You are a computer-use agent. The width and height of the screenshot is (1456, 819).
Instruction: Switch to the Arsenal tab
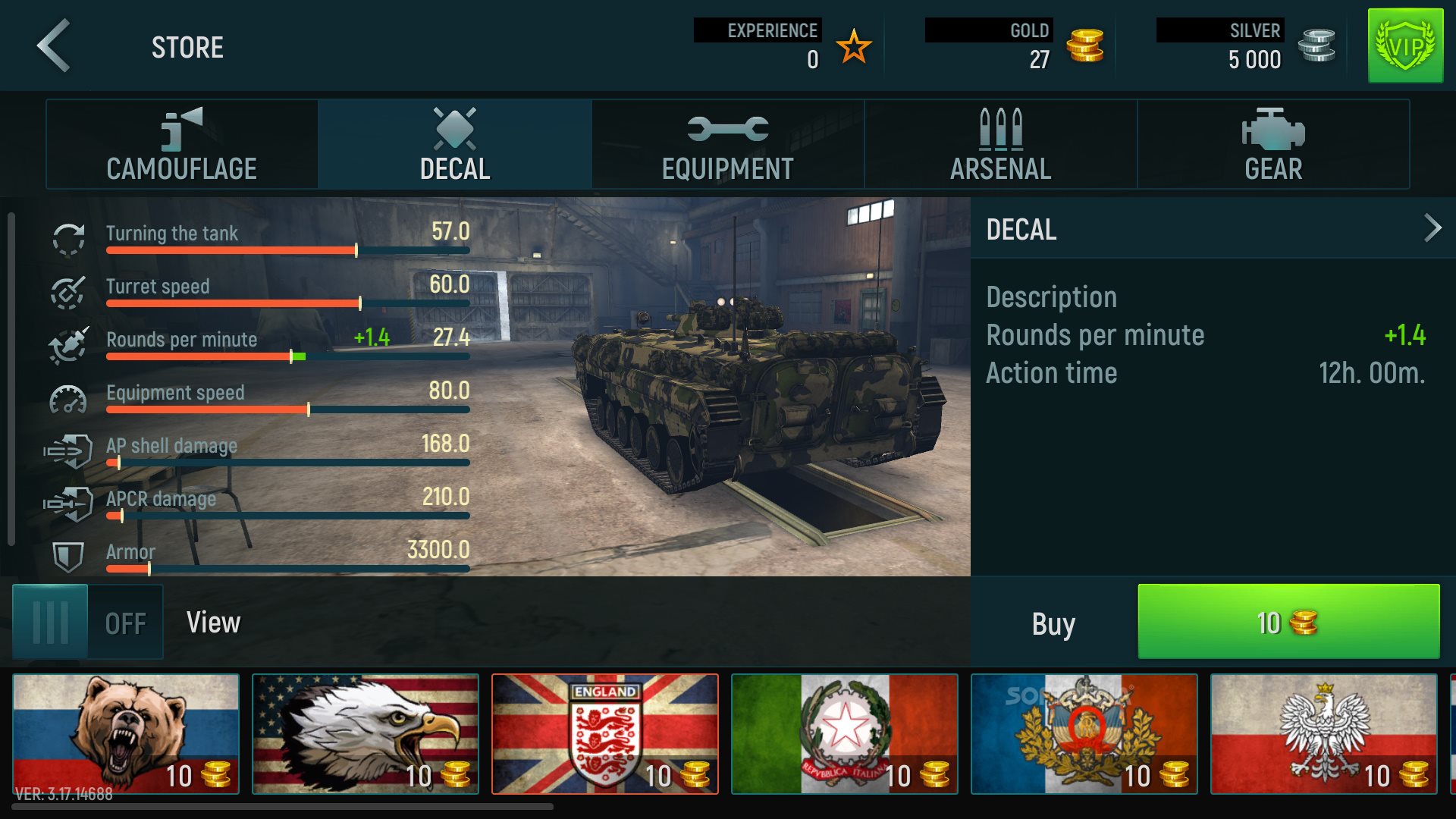point(999,144)
